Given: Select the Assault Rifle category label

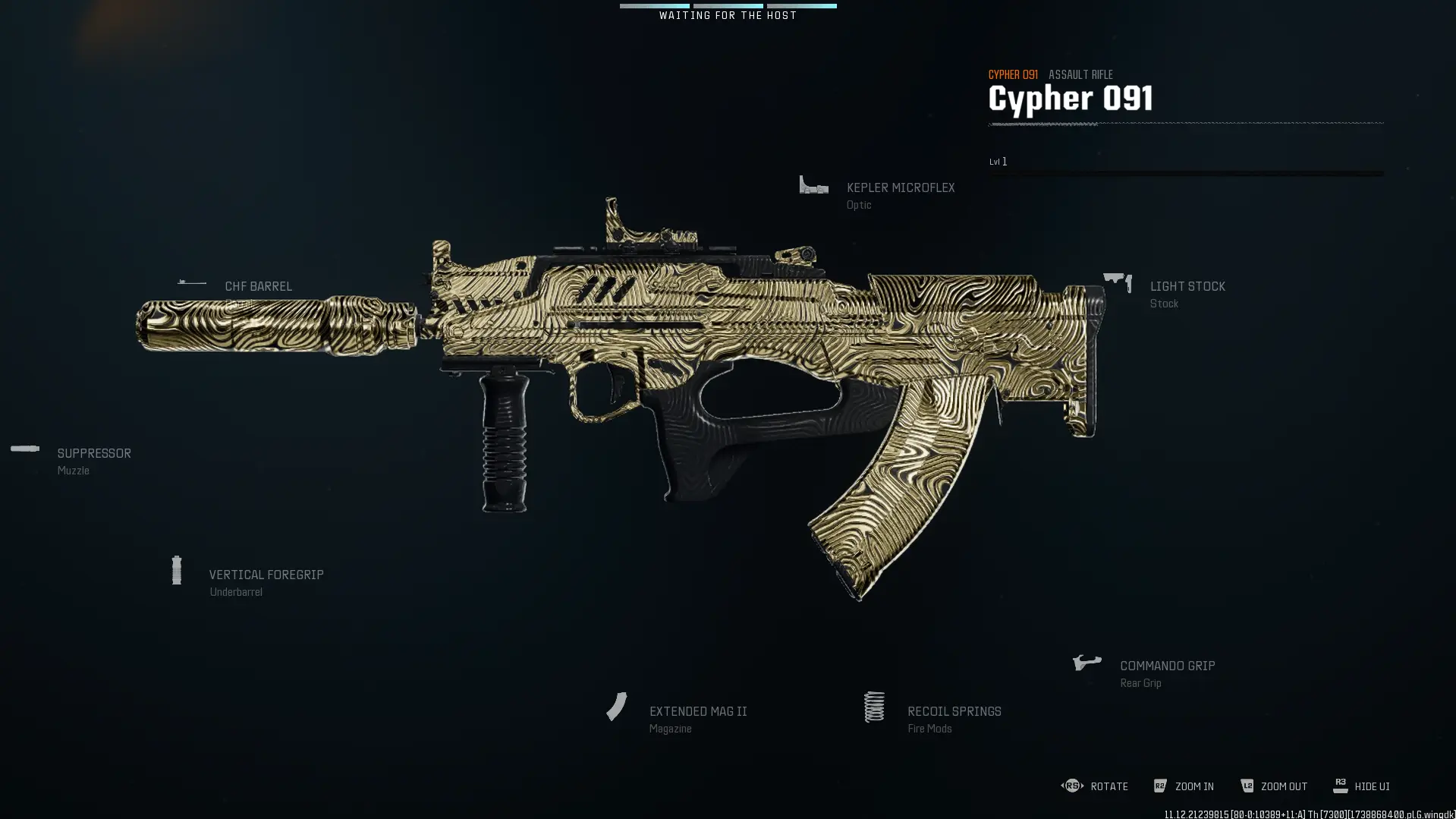Looking at the screenshot, I should click(x=1080, y=74).
